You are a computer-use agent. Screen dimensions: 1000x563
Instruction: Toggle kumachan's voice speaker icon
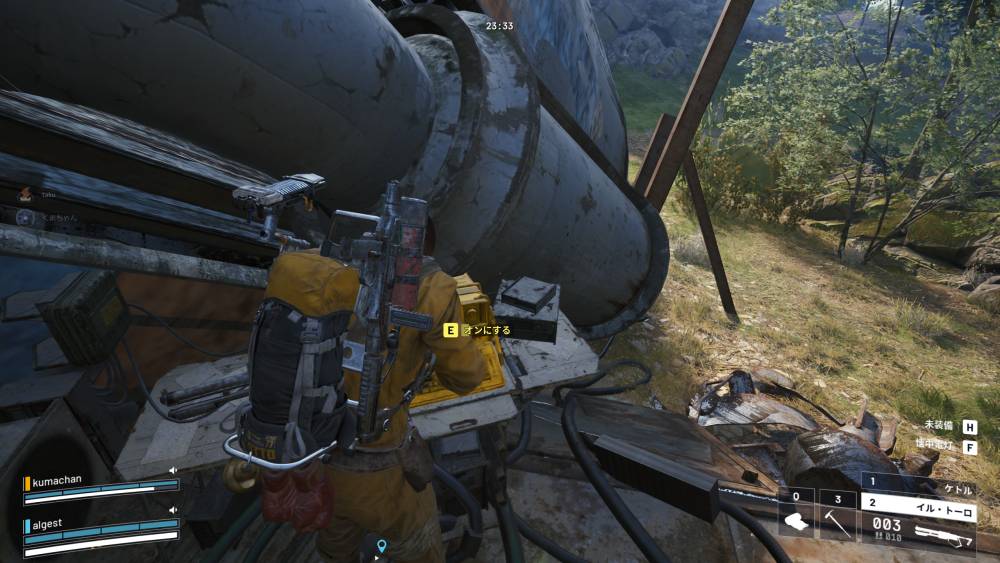click(x=173, y=469)
